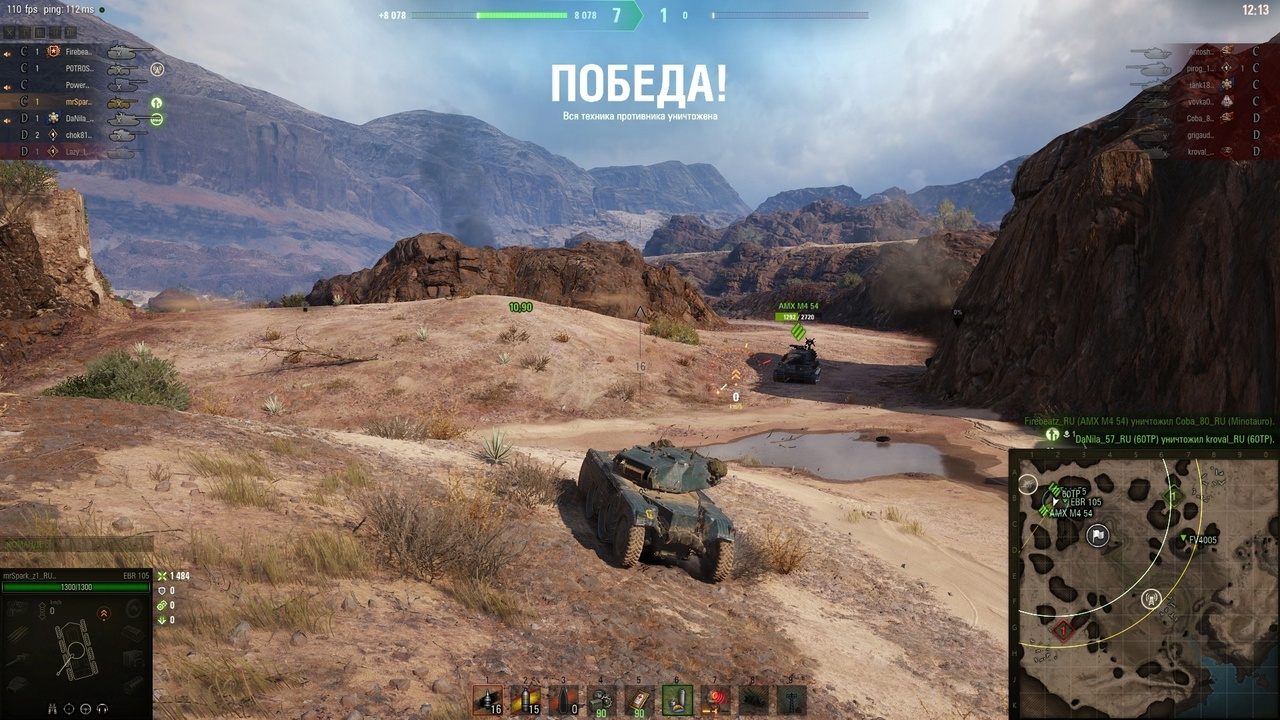The height and width of the screenshot is (720, 1280).
Task: Select the empty third shell type
Action: (x=563, y=700)
